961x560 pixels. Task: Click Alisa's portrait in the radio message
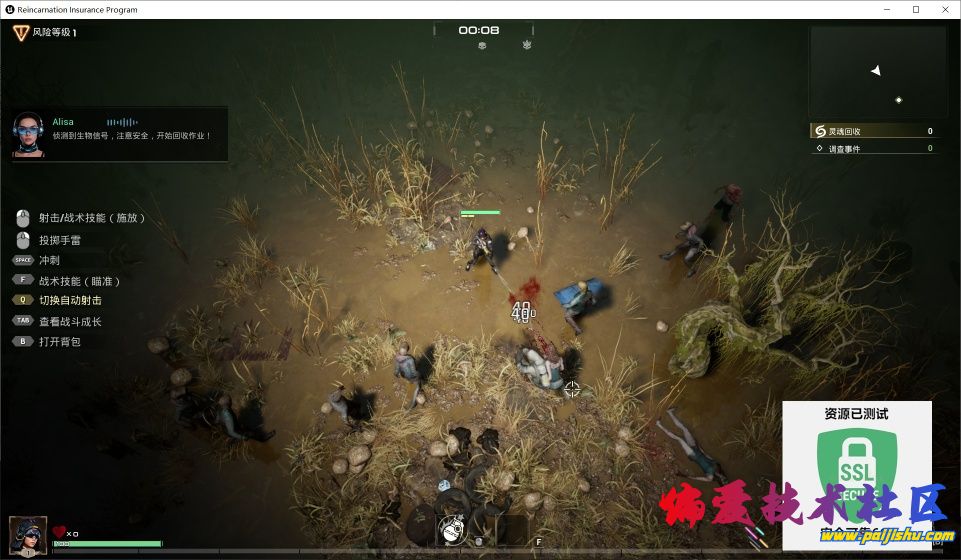[29, 135]
